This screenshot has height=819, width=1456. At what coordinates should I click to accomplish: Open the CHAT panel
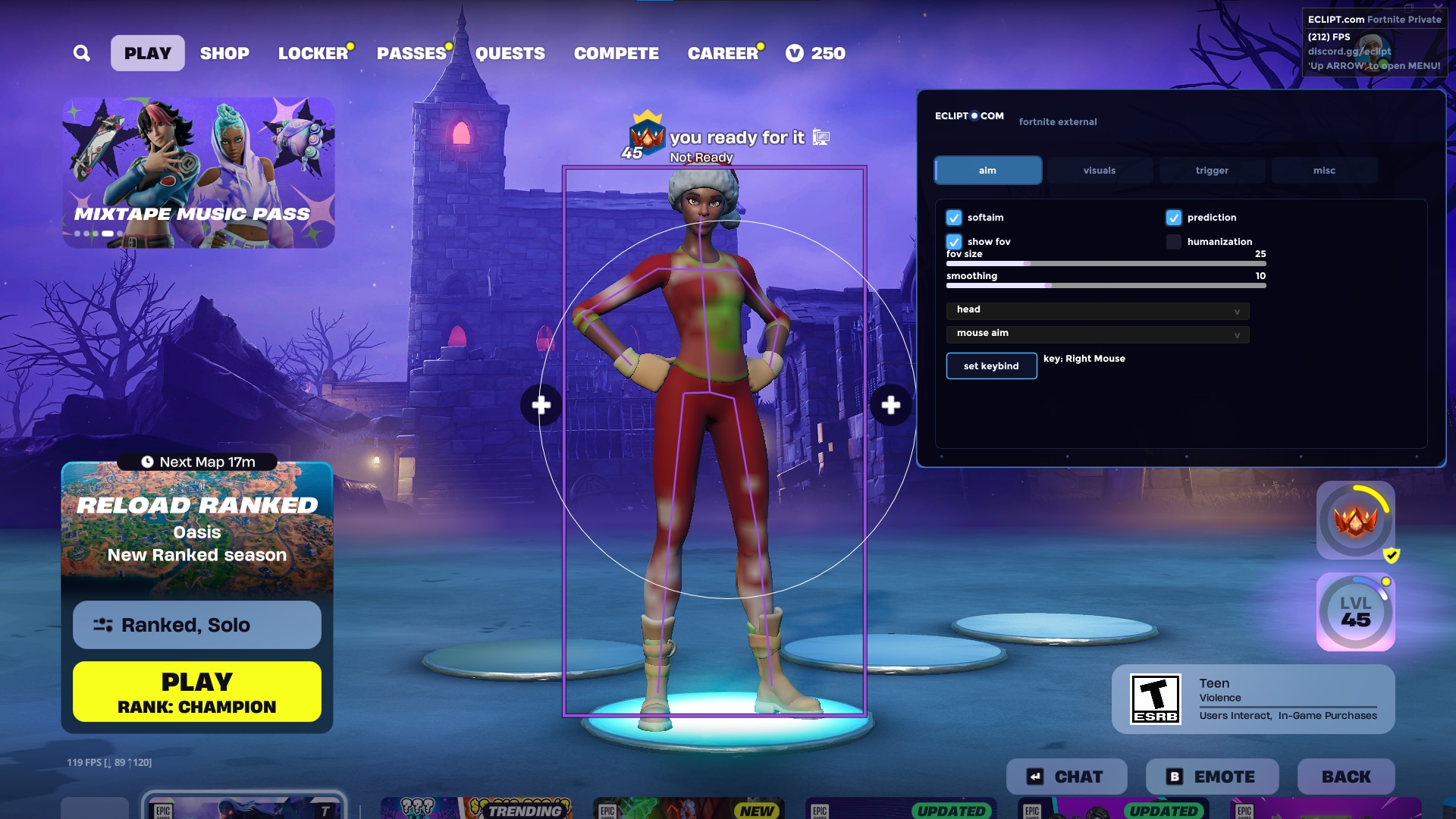click(x=1066, y=777)
